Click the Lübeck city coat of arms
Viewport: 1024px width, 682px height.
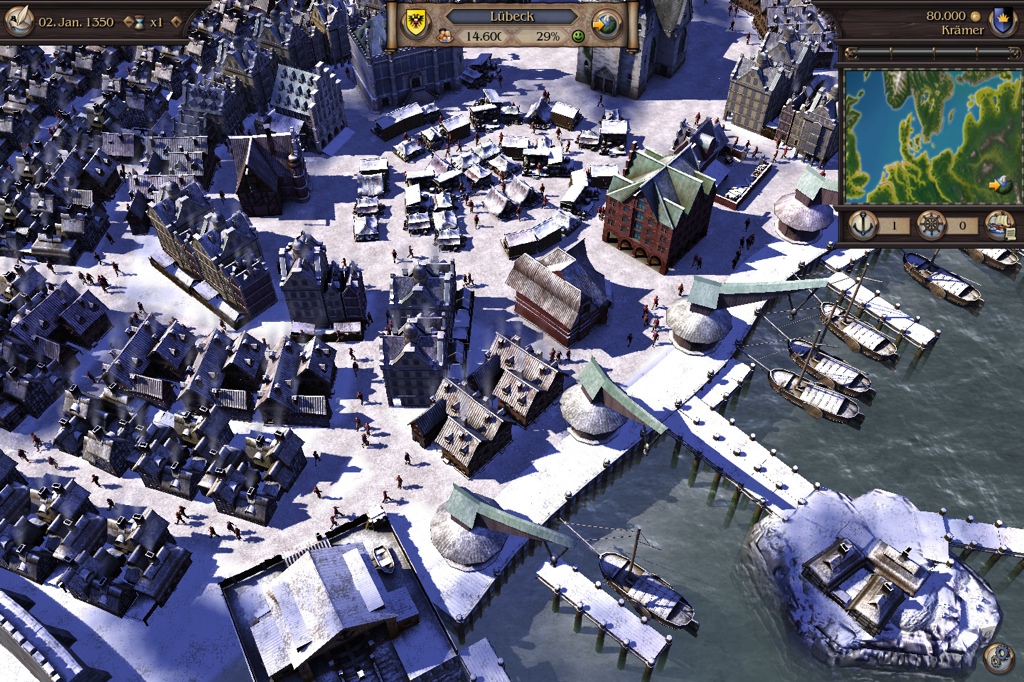pos(415,24)
